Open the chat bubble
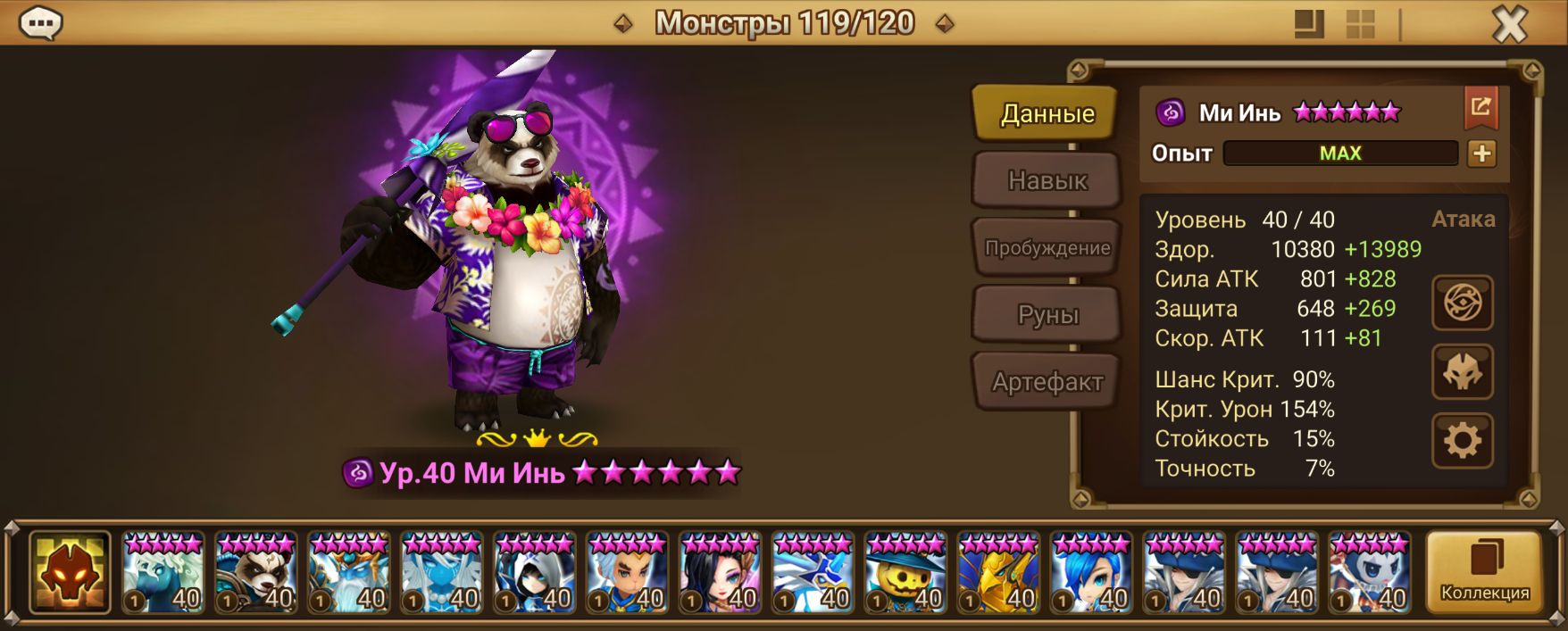 point(40,23)
